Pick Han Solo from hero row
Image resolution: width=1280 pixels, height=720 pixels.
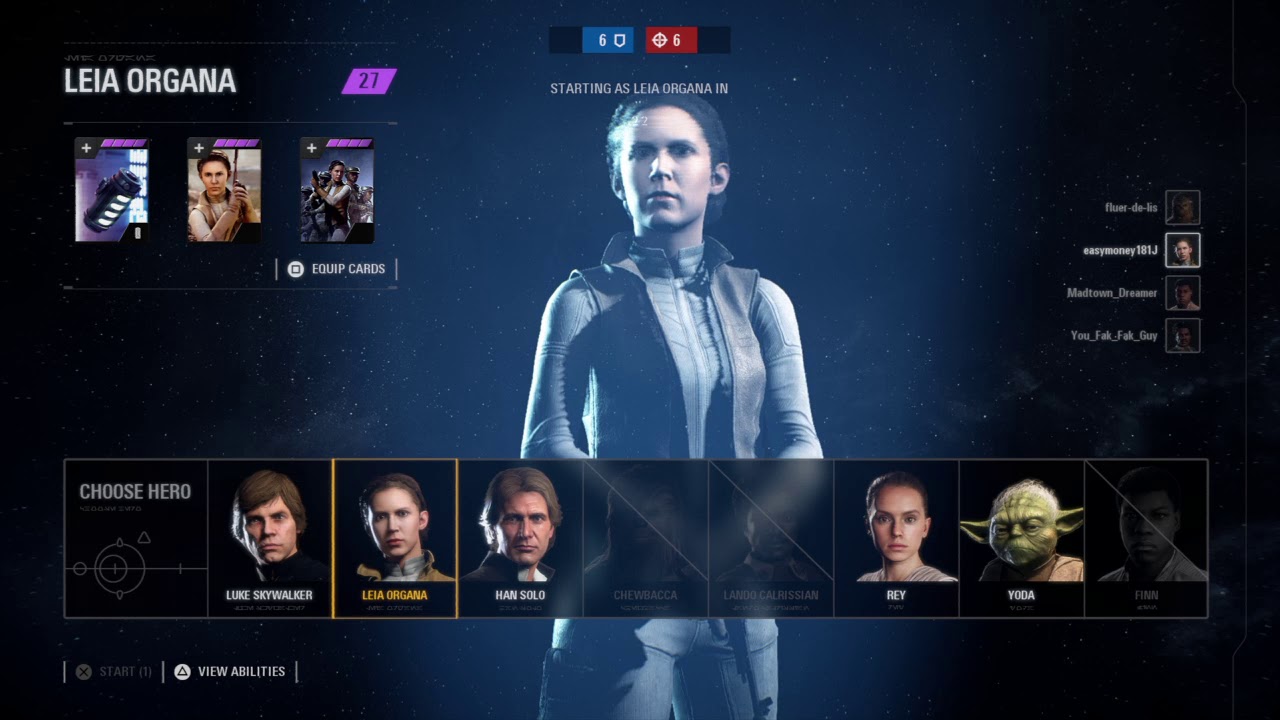[x=520, y=538]
